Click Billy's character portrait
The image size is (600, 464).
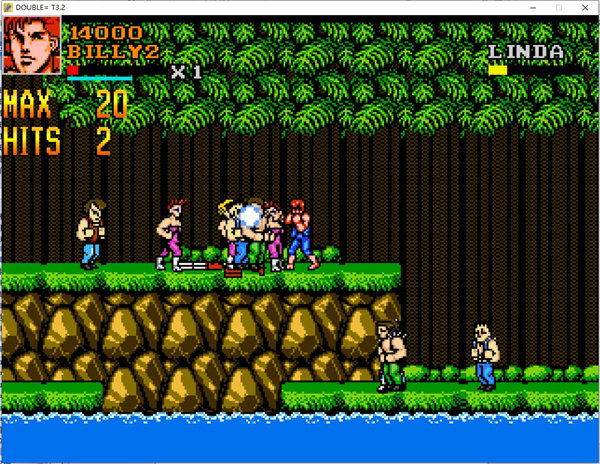32,46
